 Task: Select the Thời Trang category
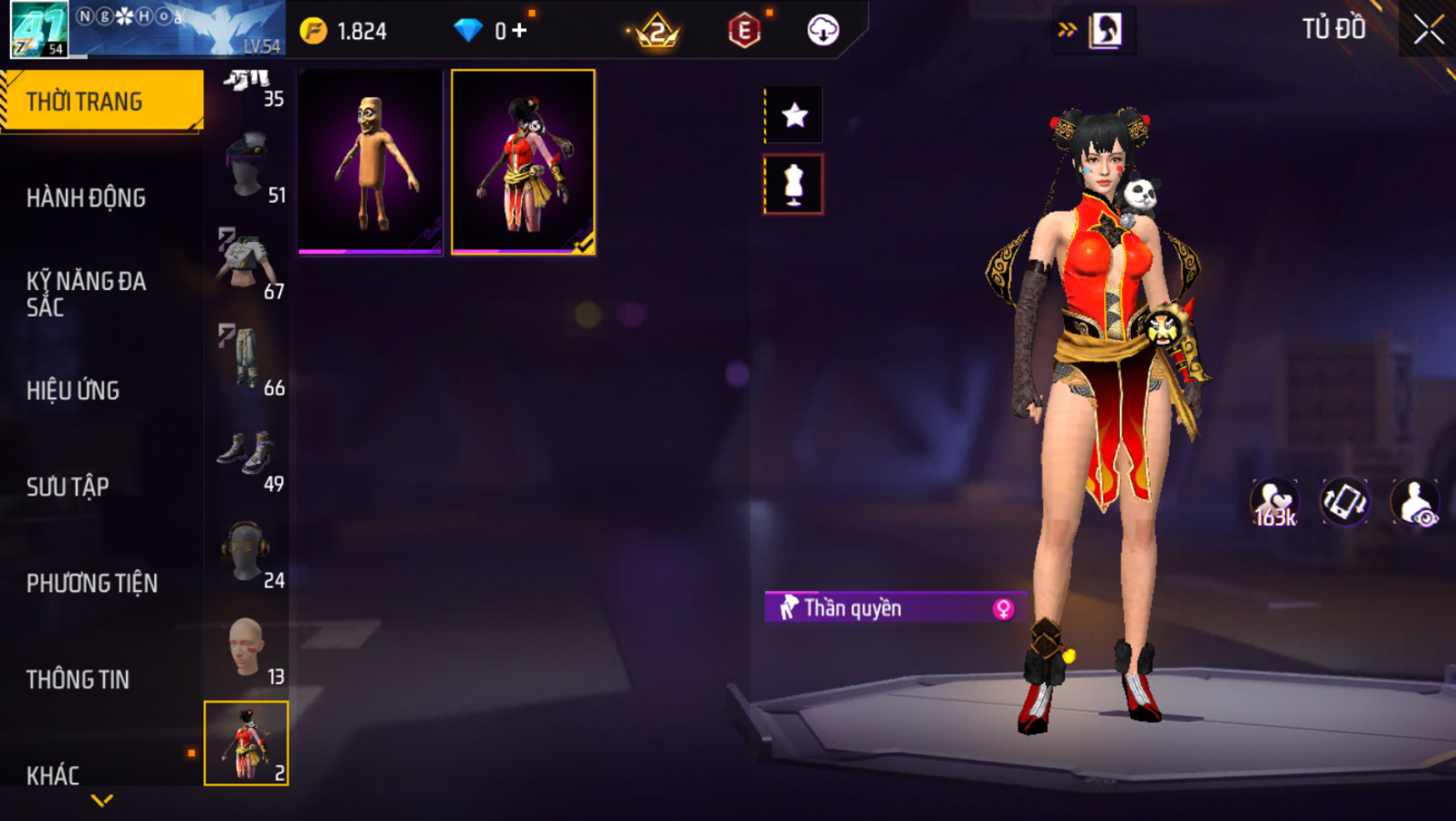coord(100,102)
